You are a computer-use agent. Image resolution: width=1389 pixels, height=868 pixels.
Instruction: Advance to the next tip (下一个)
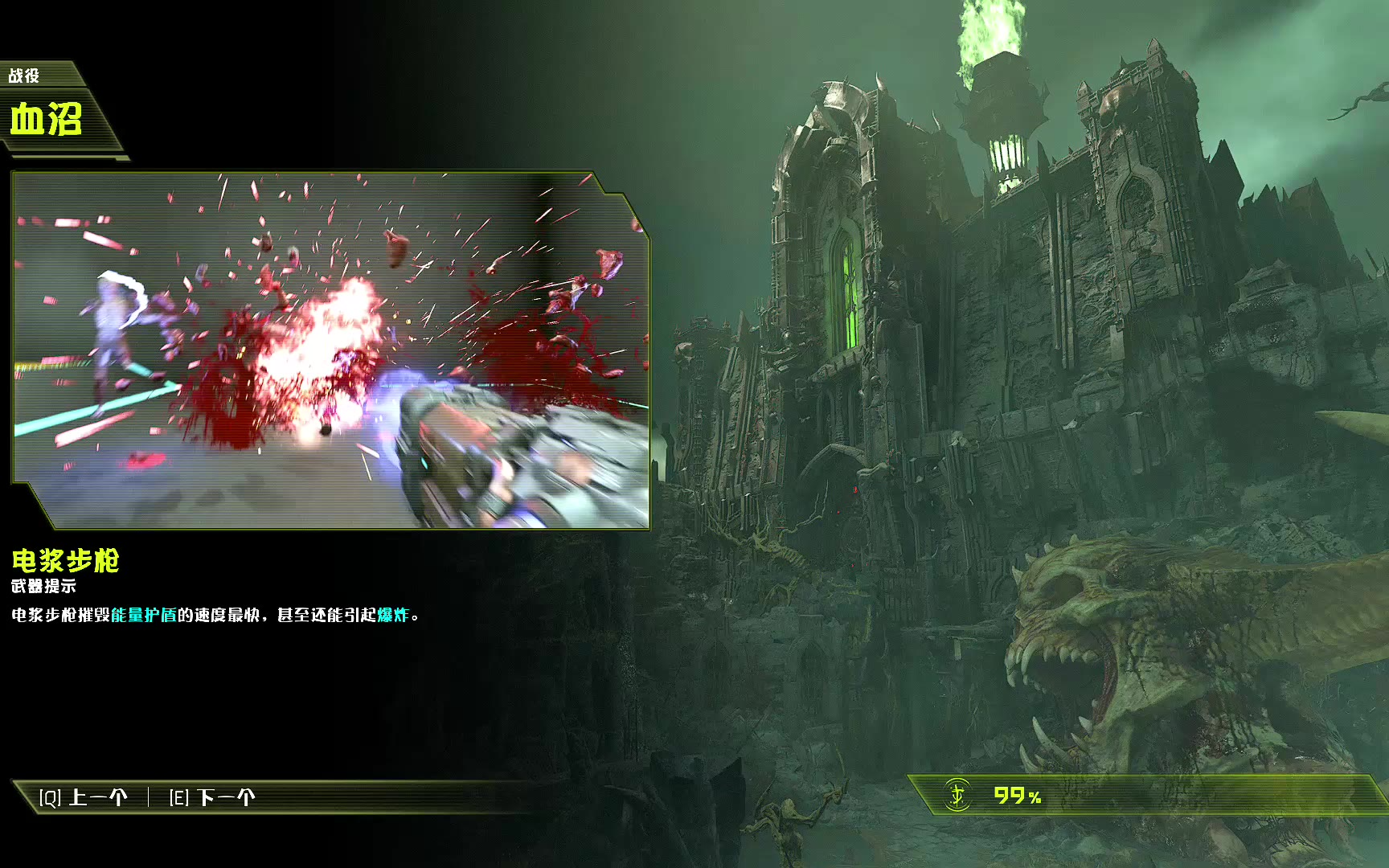tap(212, 797)
